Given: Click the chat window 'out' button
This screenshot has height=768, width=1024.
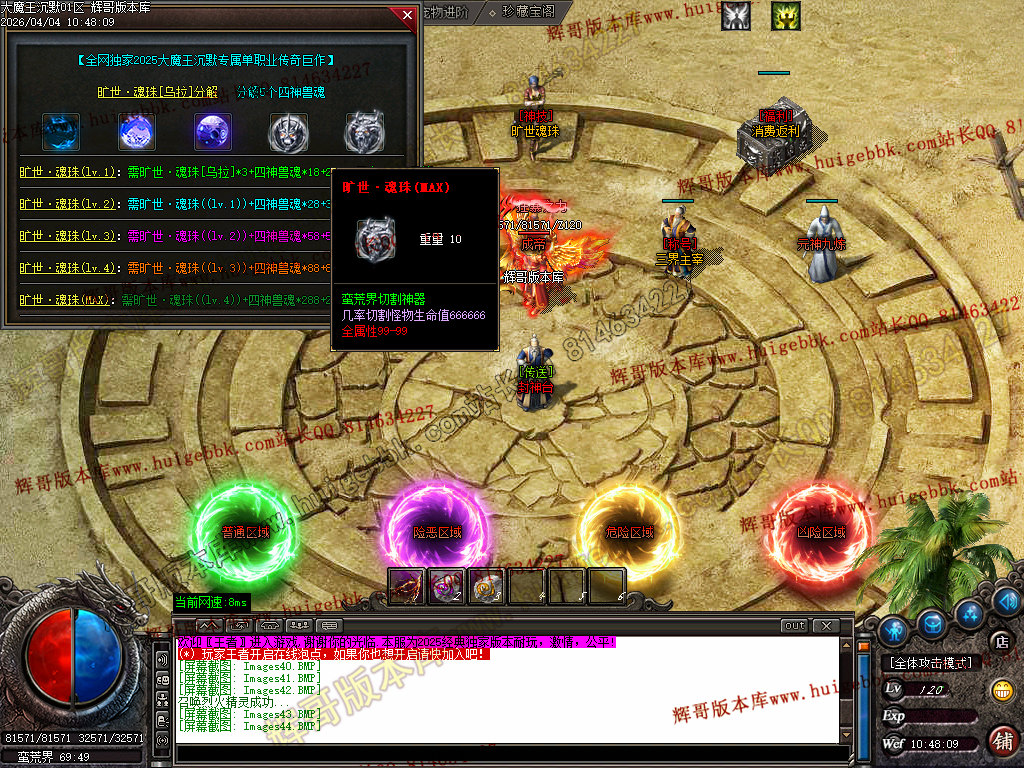Looking at the screenshot, I should pyautogui.click(x=794, y=626).
